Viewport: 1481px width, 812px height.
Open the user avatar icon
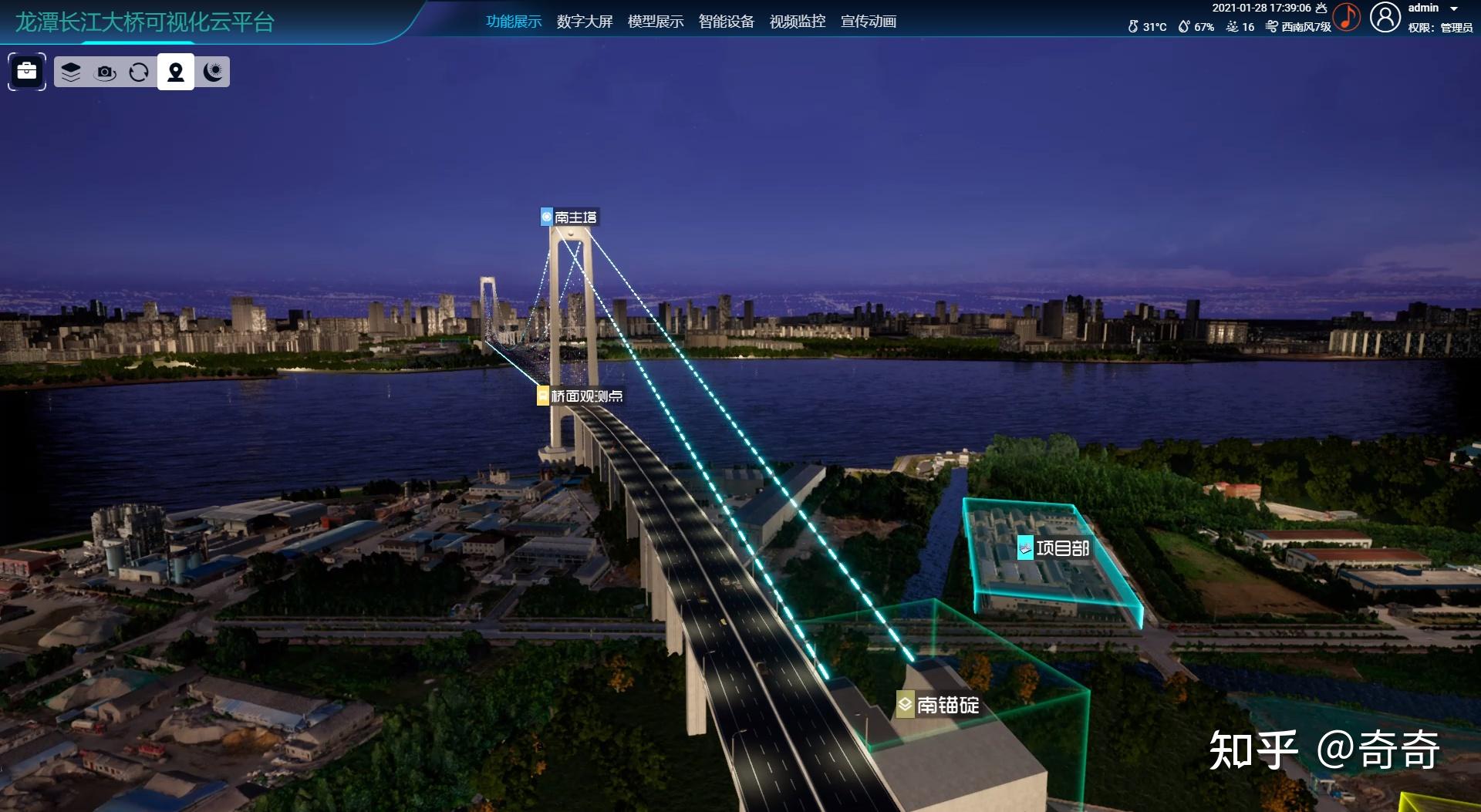[x=1385, y=17]
